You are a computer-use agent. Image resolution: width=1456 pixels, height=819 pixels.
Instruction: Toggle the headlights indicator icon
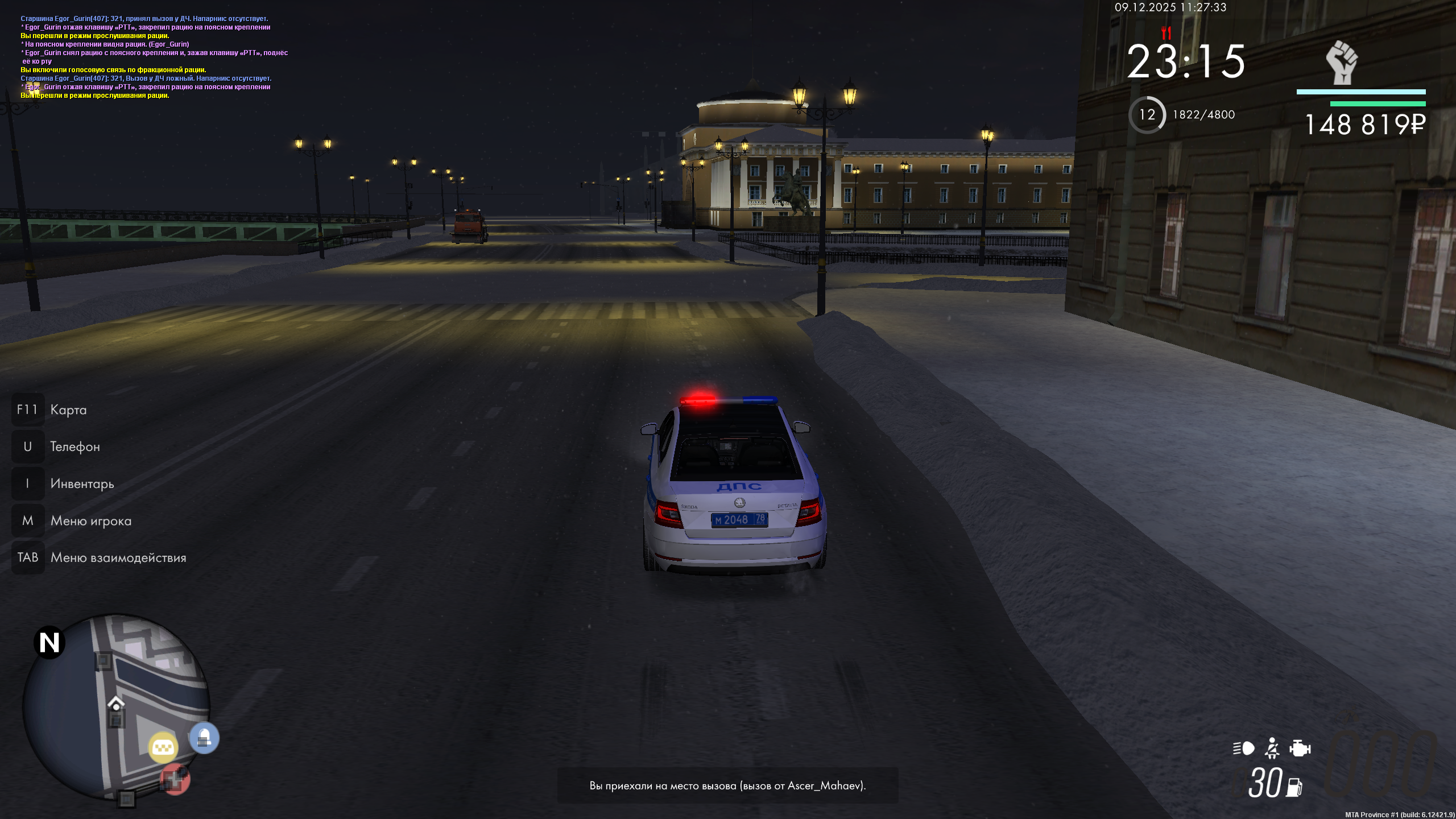click(x=1243, y=748)
